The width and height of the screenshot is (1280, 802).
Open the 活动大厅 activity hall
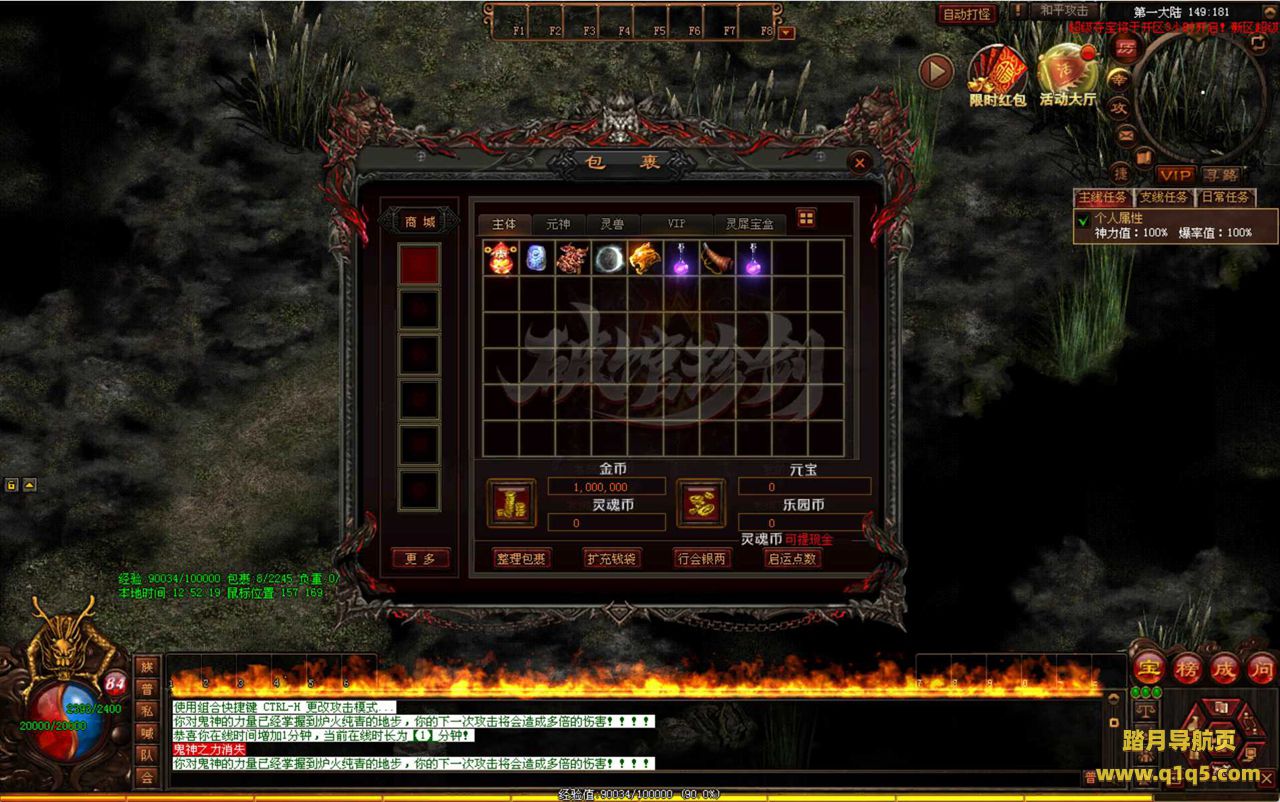click(x=1067, y=75)
